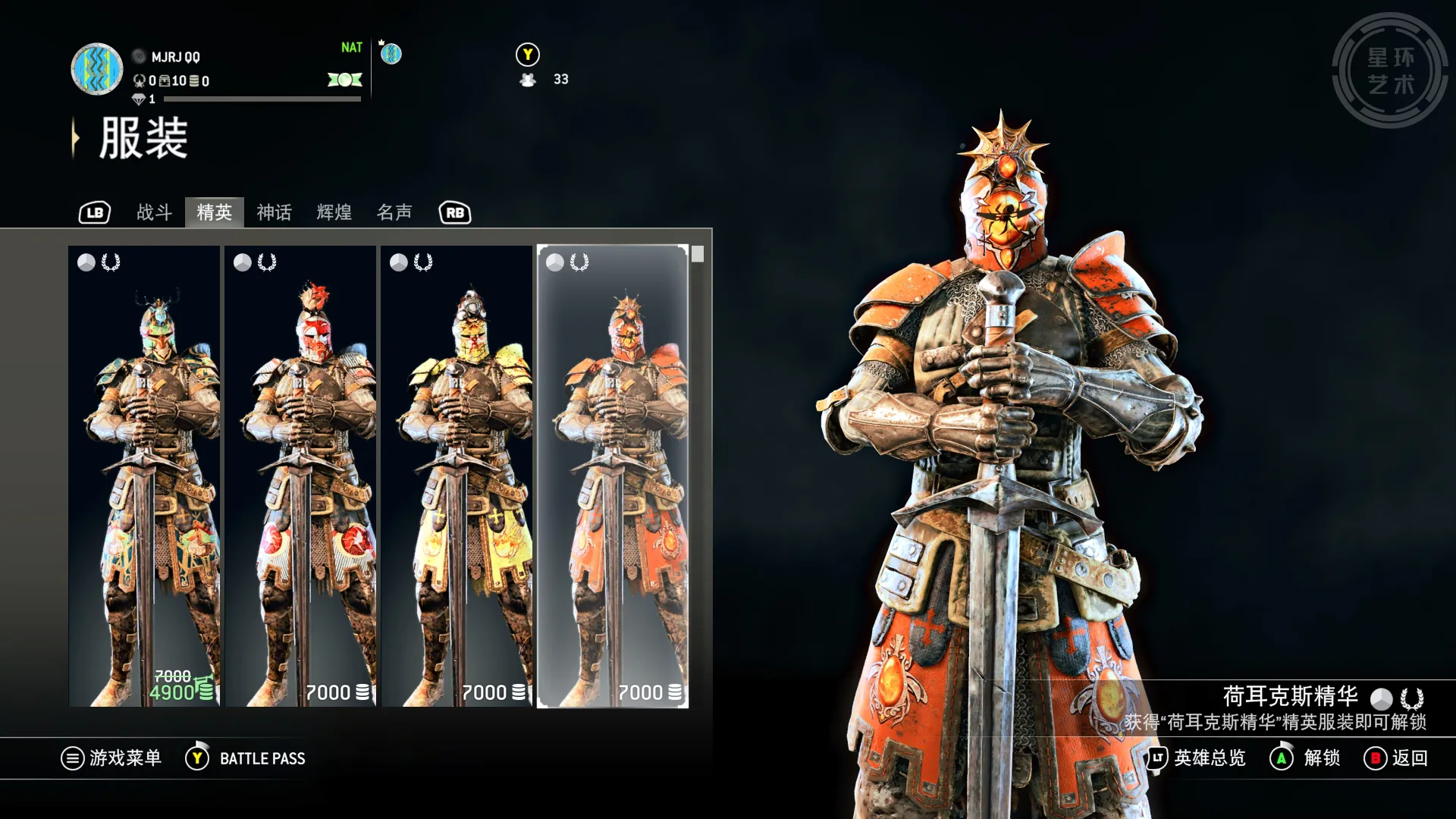Screen dimensions: 1456x819
Task: Click the hamburger icon next to 游戏菜单
Action: [72, 758]
